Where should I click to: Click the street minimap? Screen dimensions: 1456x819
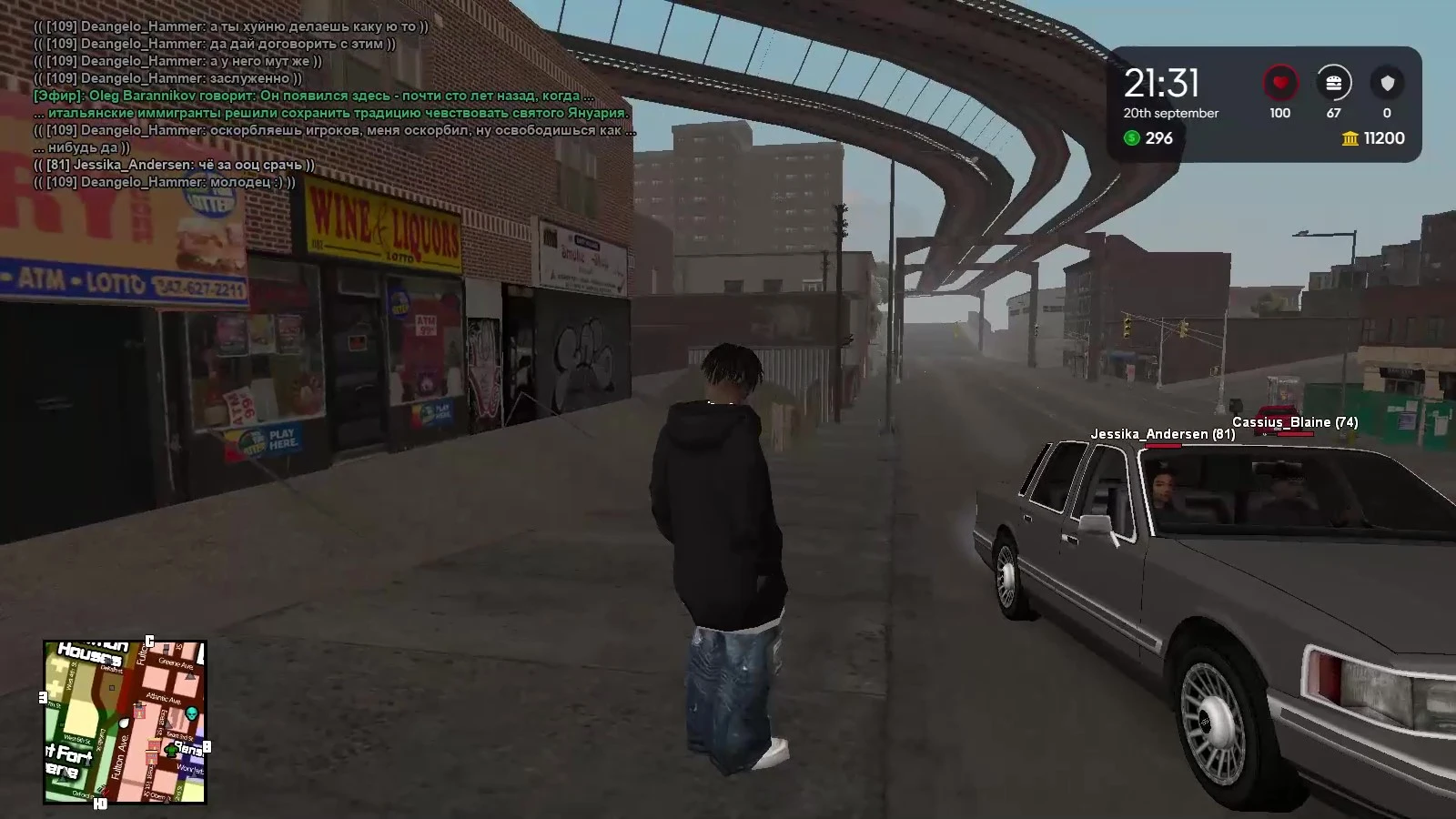point(125,723)
